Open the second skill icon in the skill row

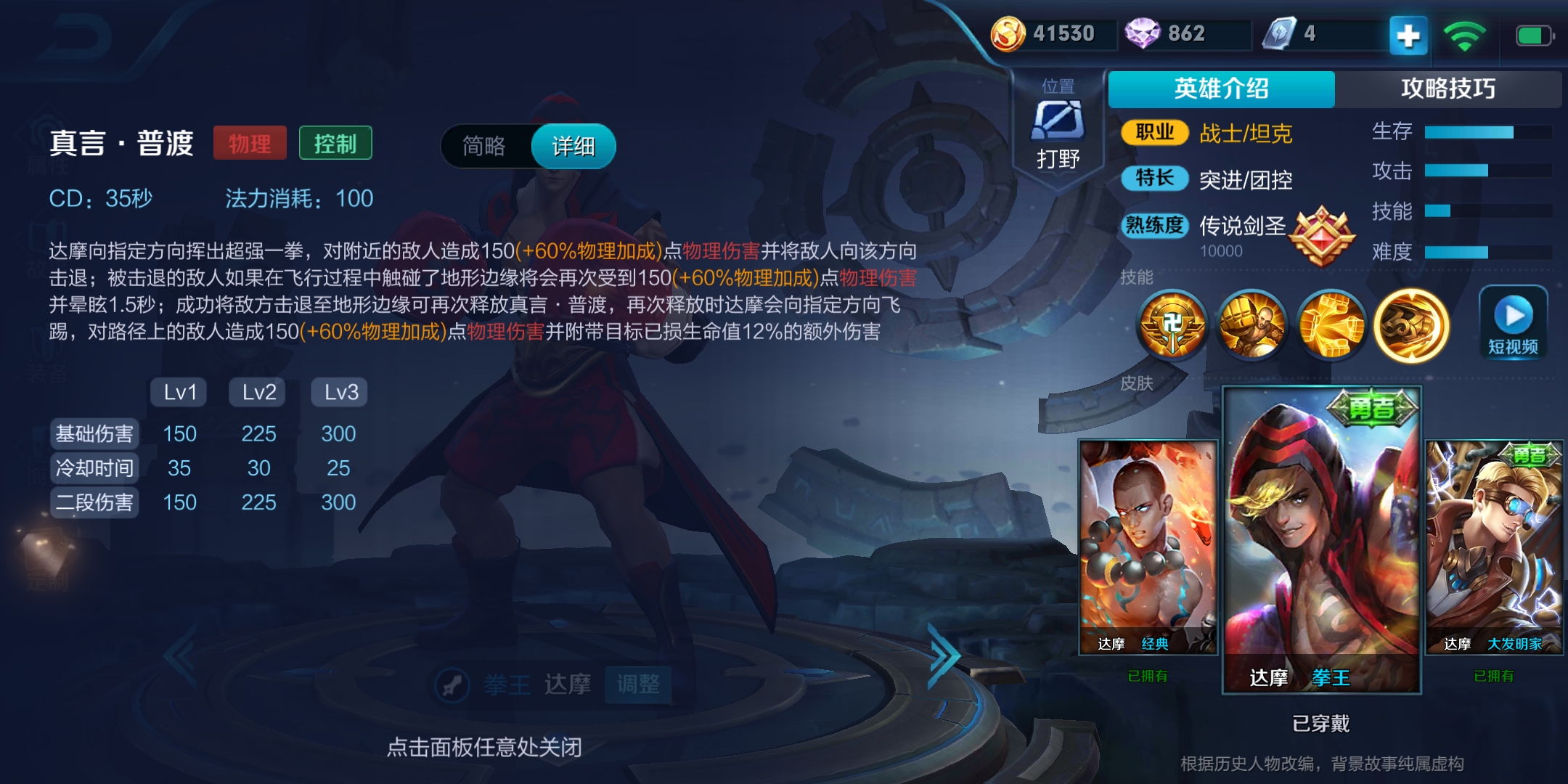(1252, 327)
